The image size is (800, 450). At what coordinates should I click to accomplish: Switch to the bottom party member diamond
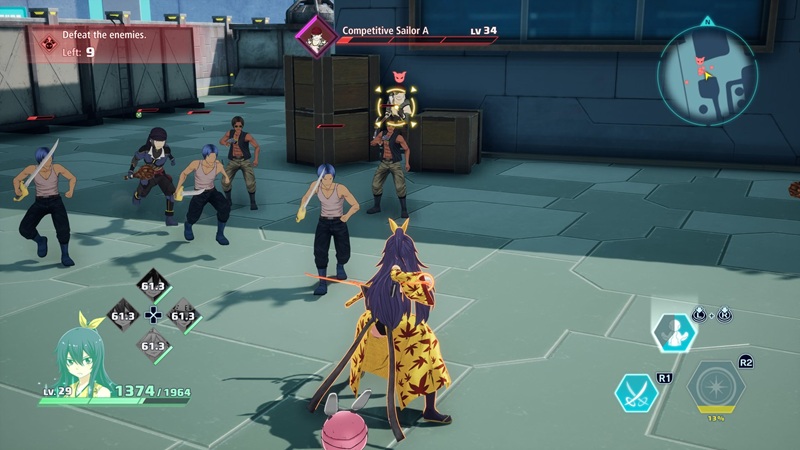153,346
